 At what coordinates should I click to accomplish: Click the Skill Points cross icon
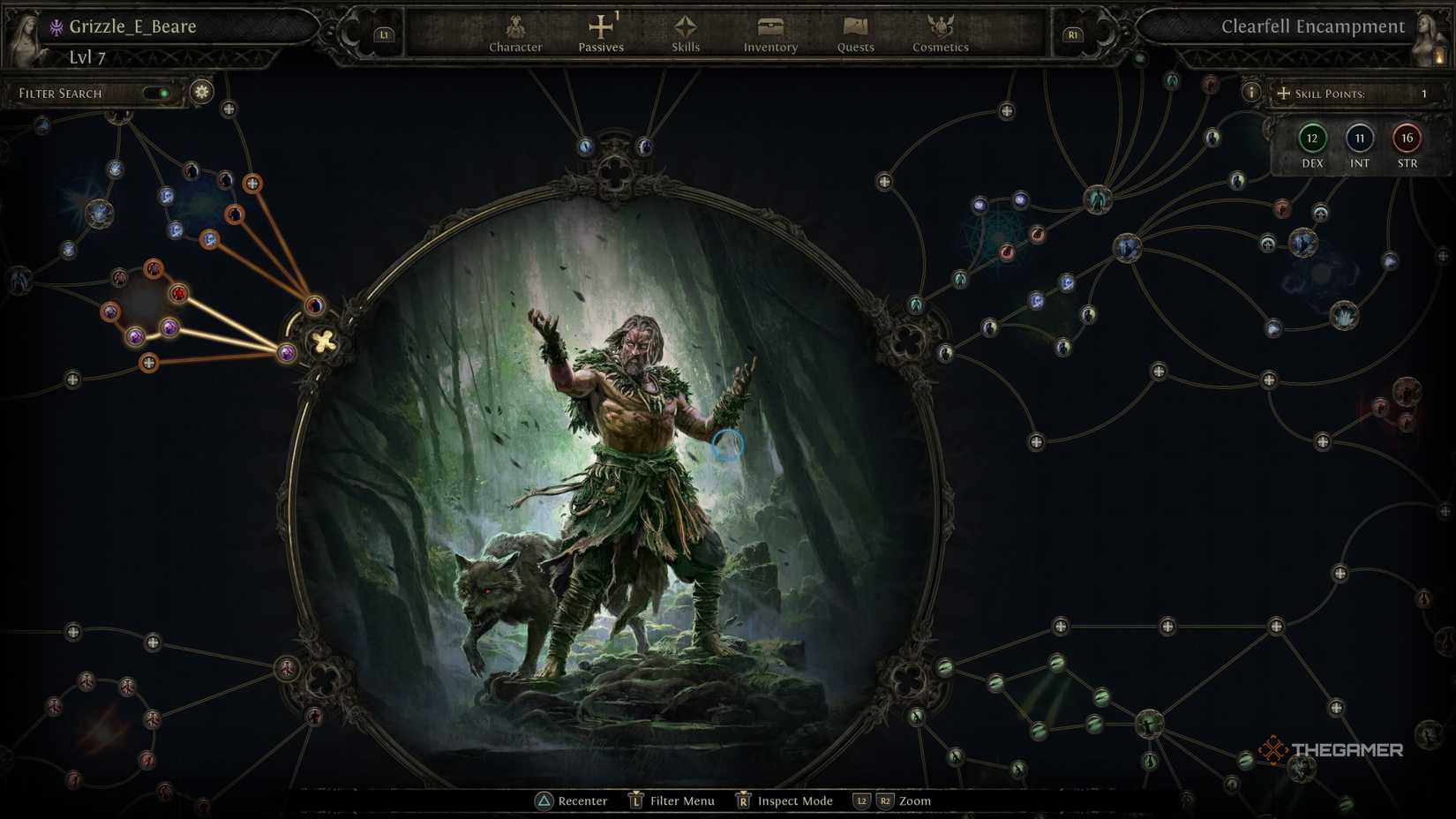click(x=1284, y=93)
